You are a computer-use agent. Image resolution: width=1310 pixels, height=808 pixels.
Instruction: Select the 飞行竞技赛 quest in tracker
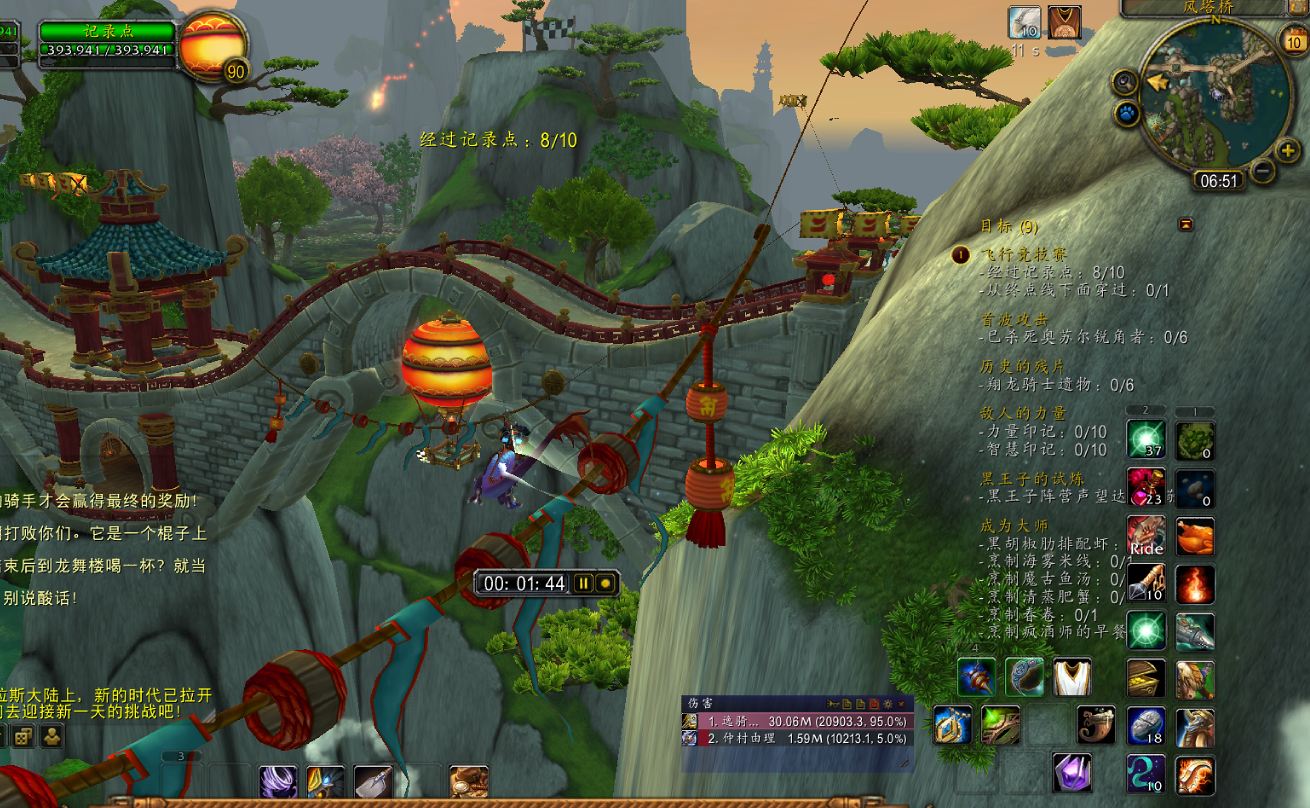tap(1011, 255)
